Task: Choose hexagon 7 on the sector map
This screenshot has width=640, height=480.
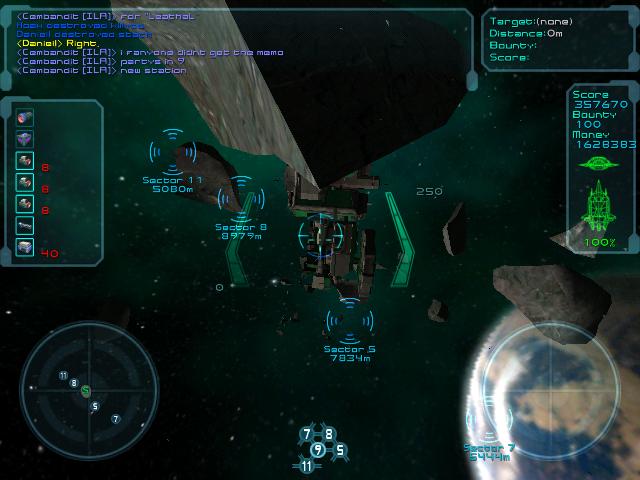Action: 307,434
